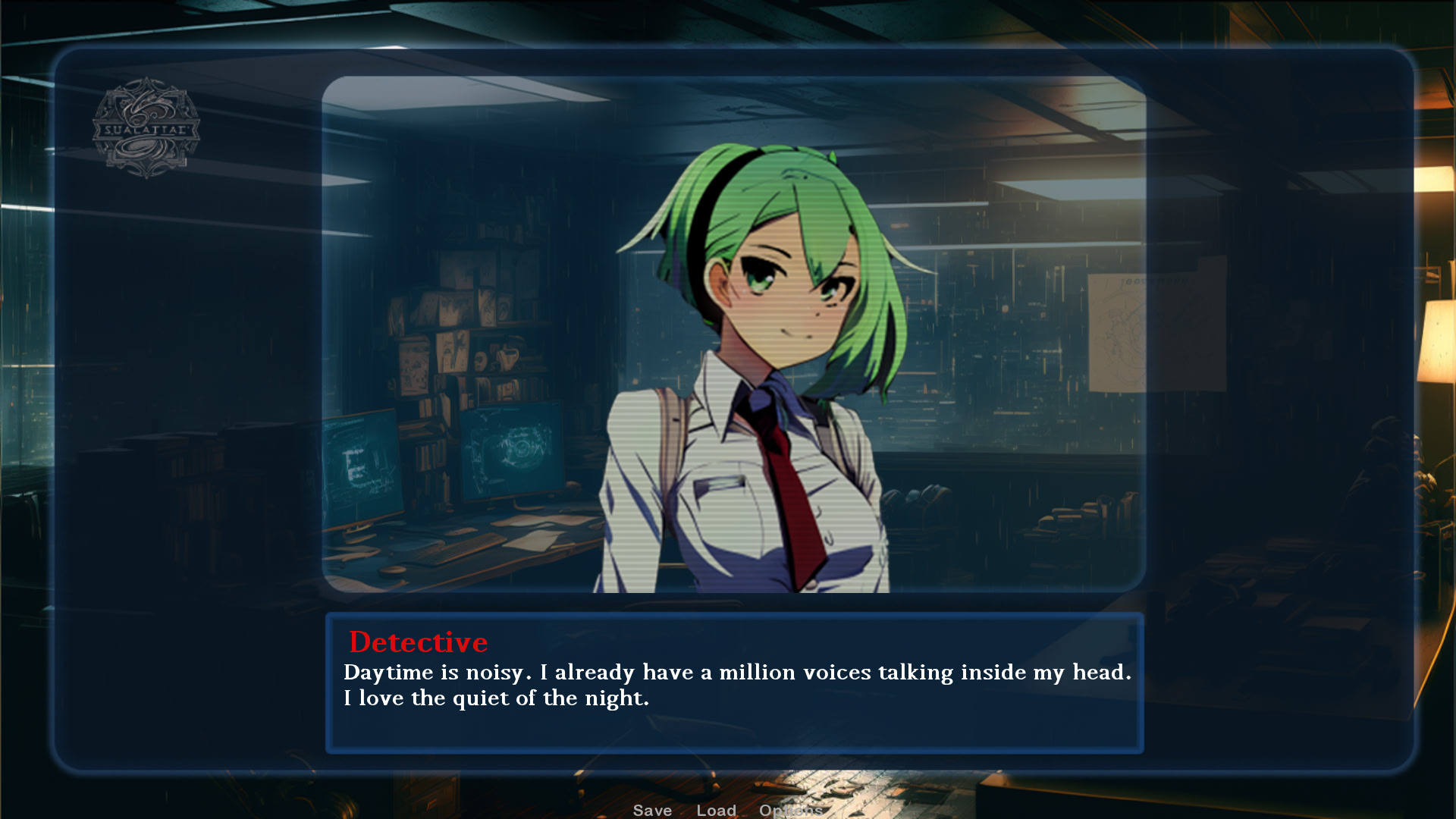Save the current game
Image resolution: width=1456 pixels, height=819 pixels.
point(652,810)
